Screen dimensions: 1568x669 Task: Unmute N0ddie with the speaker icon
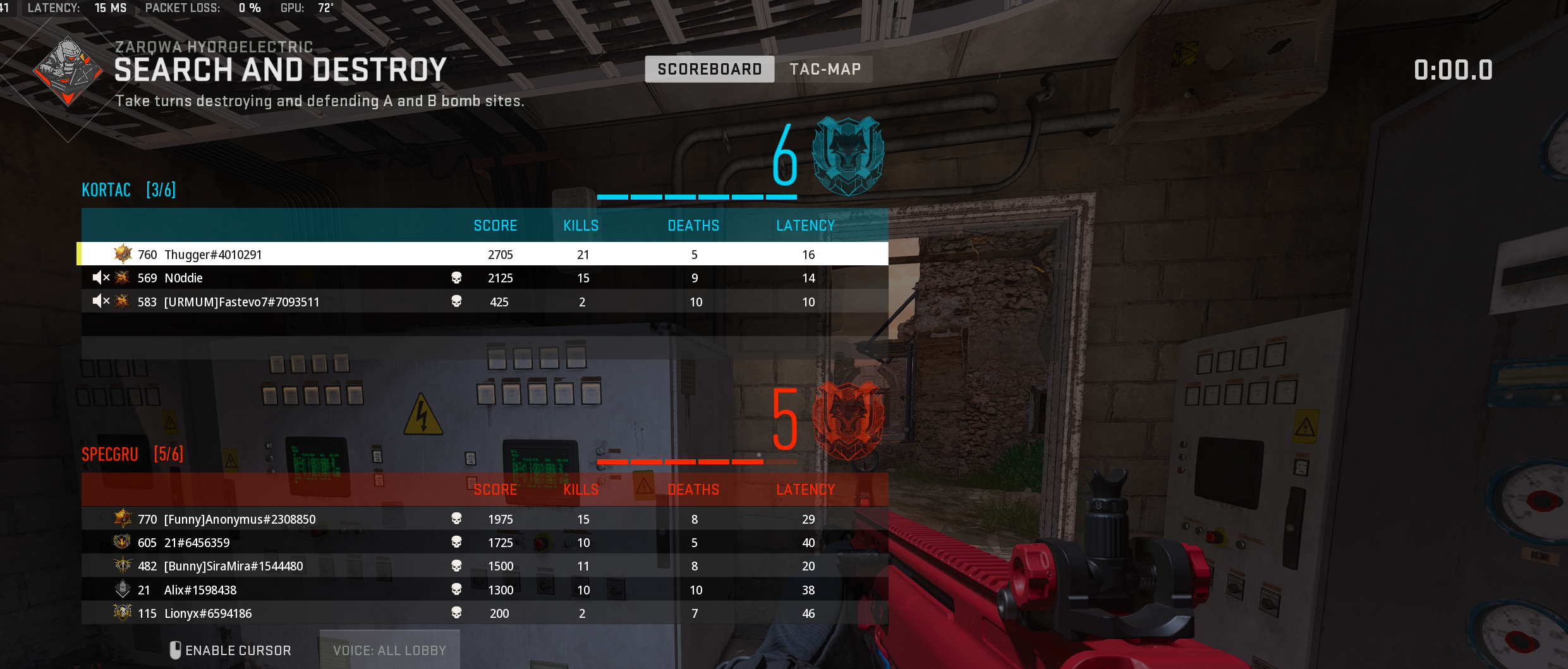(x=100, y=277)
